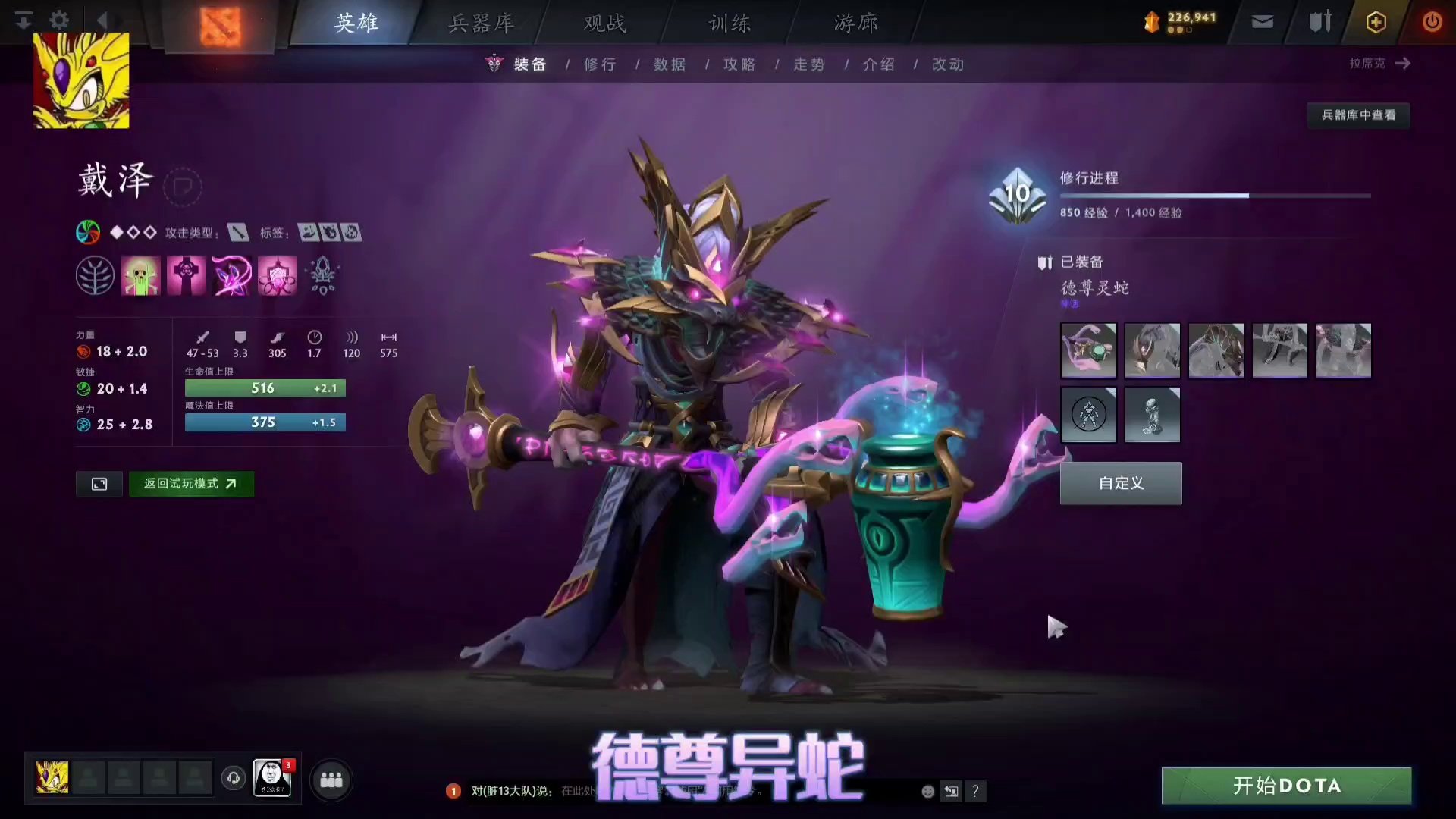Screen dimensions: 1456x819
Task: Select the pink cross second ability icon
Action: (186, 275)
